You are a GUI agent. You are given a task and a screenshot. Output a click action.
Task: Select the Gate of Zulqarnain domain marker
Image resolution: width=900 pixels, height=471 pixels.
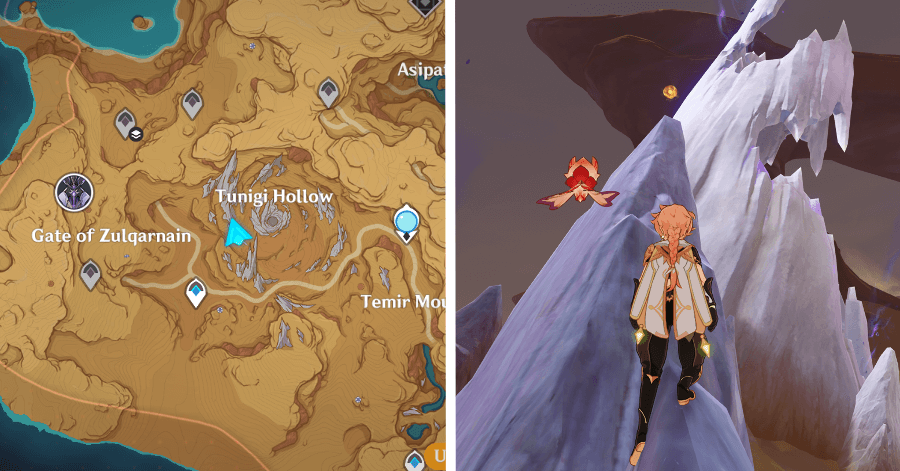(74, 192)
